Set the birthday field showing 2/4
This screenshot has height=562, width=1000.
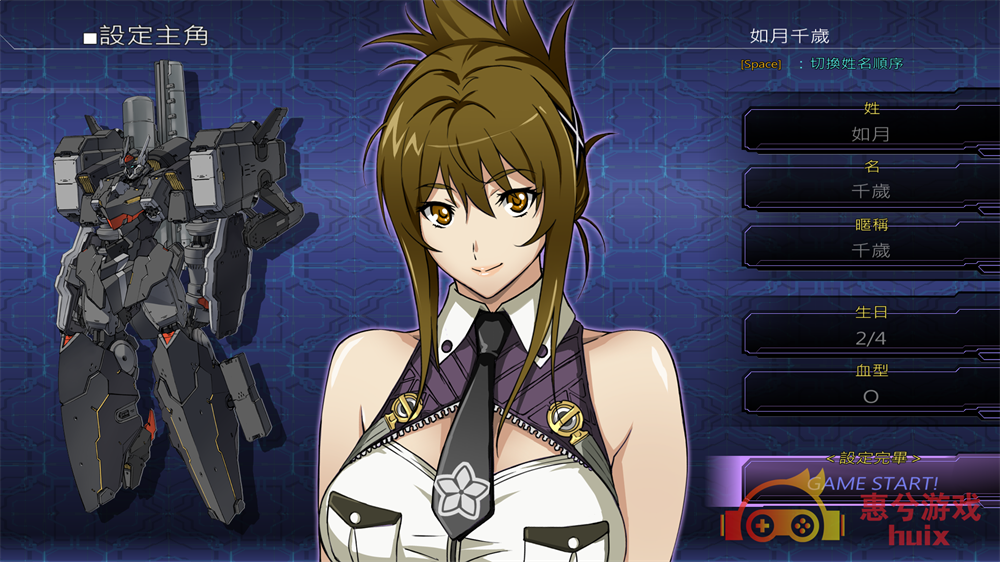click(x=870, y=338)
